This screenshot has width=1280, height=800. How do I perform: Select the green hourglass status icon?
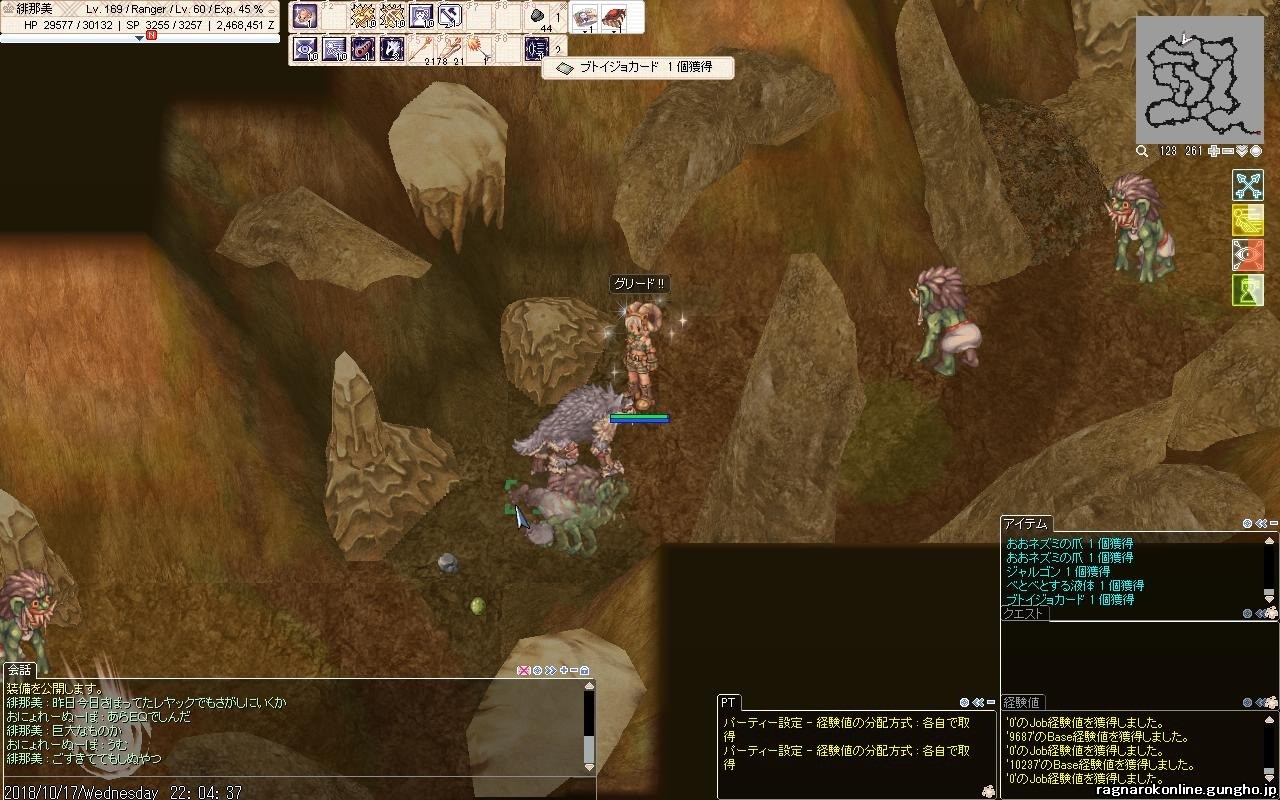pyautogui.click(x=1247, y=290)
